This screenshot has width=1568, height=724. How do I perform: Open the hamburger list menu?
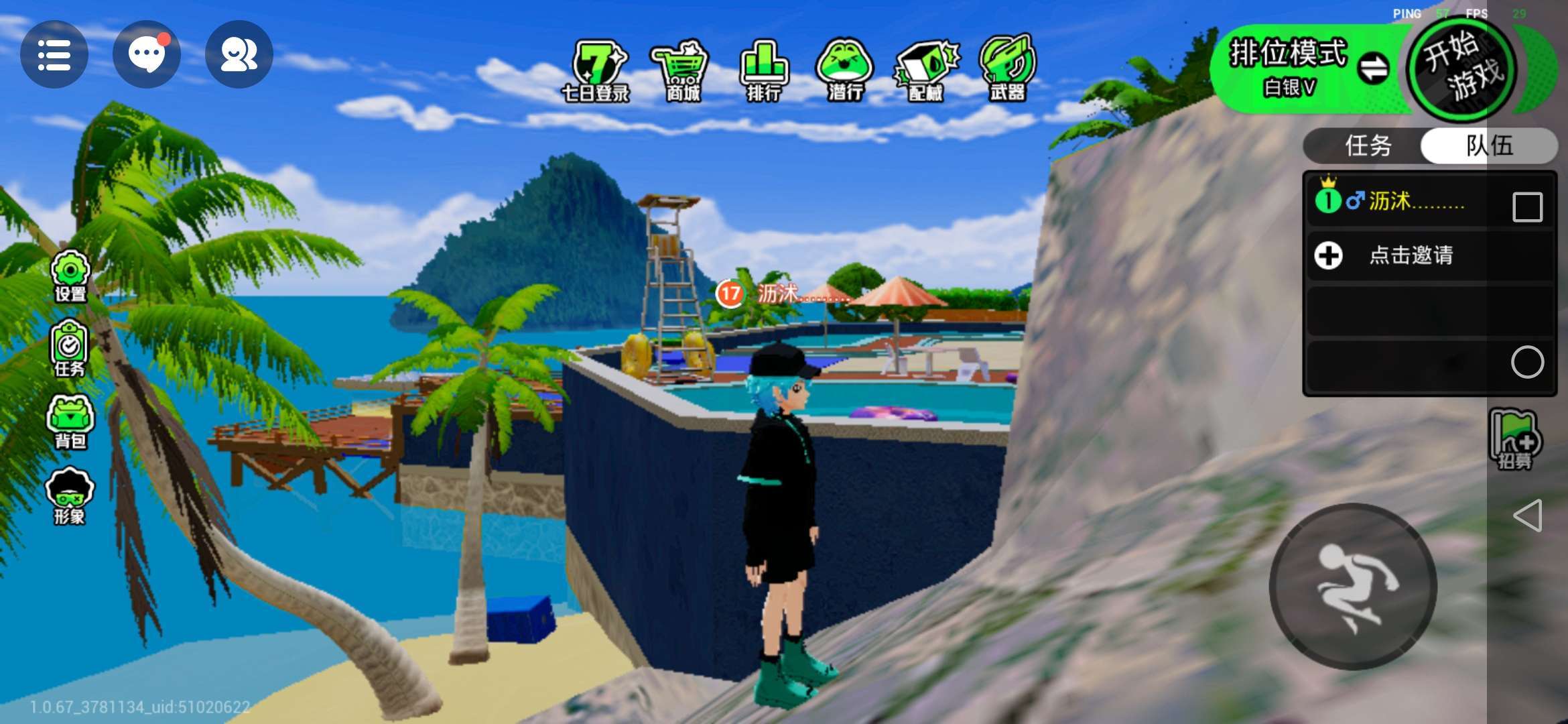(x=54, y=55)
